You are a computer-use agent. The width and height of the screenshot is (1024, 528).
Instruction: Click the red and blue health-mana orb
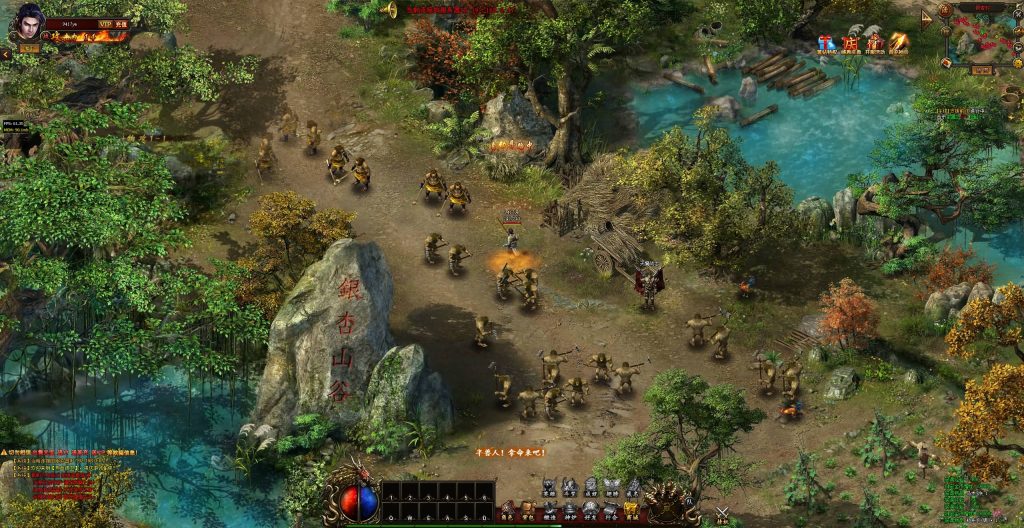(x=359, y=501)
